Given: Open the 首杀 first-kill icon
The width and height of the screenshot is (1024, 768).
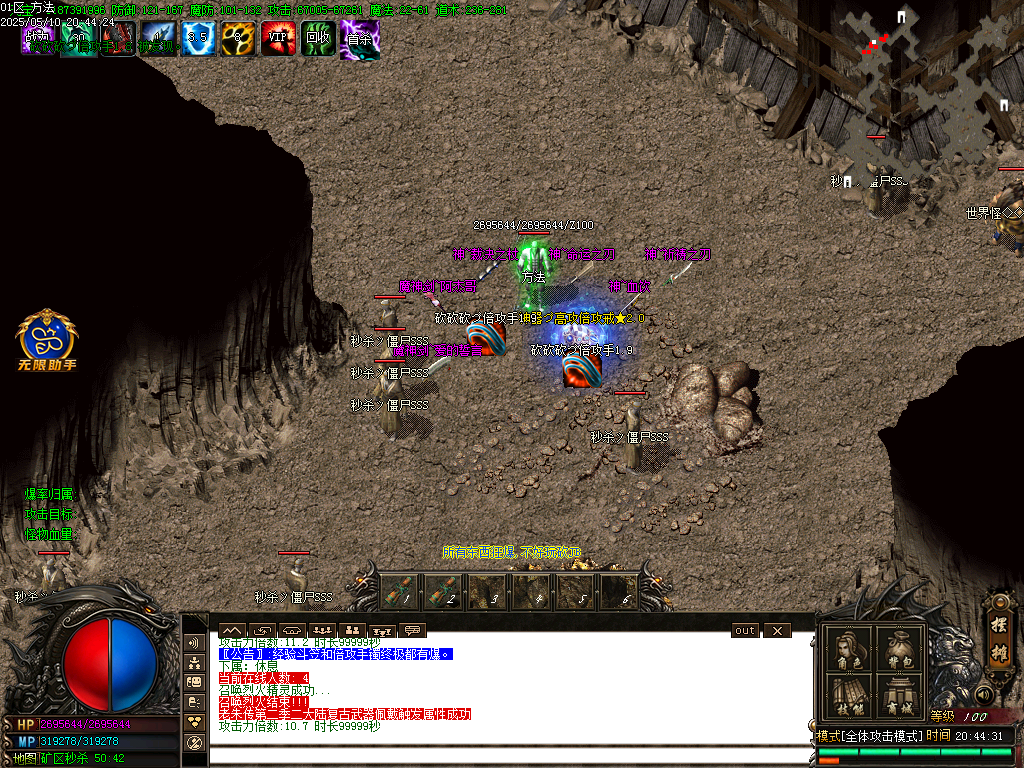Looking at the screenshot, I should coord(359,38).
